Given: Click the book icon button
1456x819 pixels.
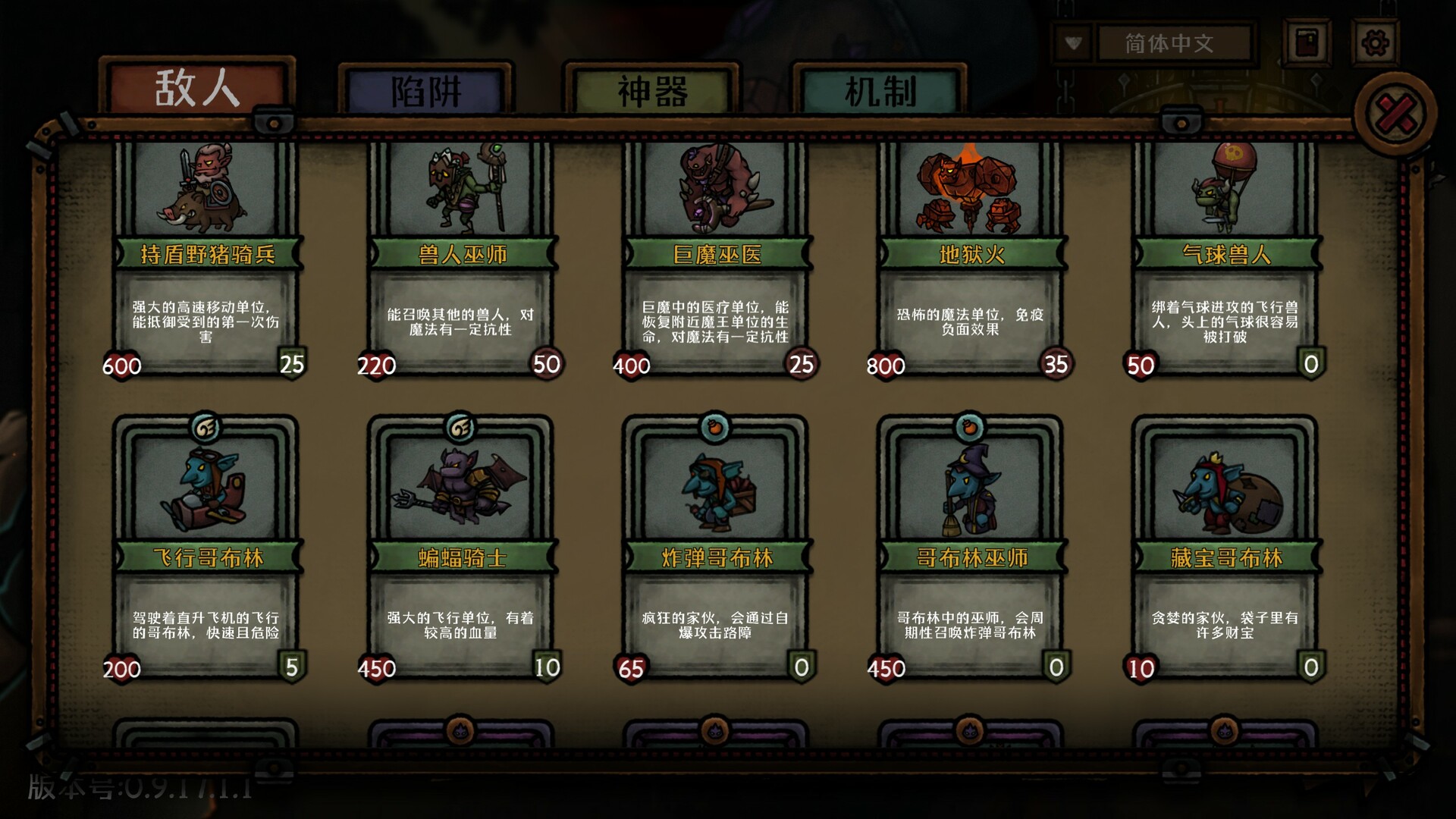Looking at the screenshot, I should click(1308, 43).
